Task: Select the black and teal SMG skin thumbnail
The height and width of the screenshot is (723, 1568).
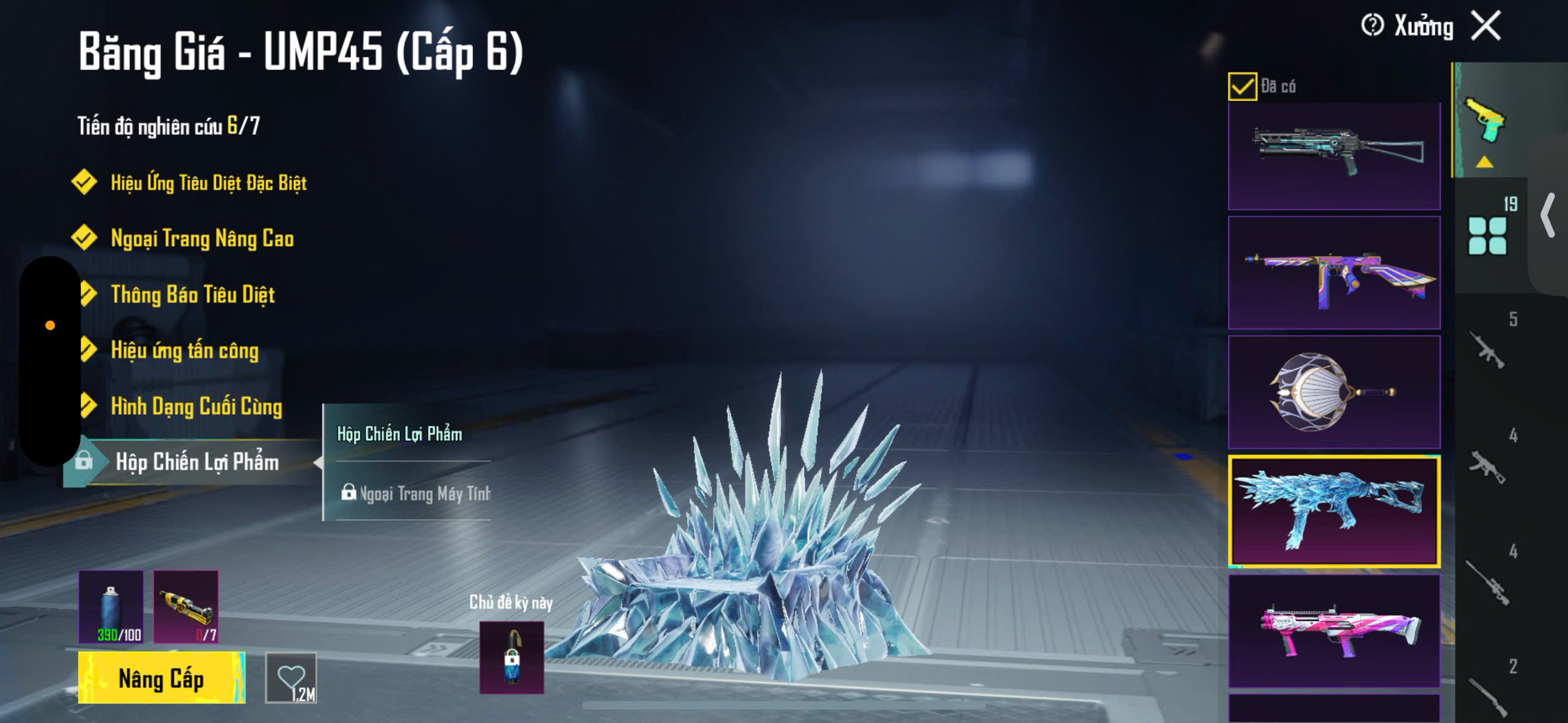Action: click(x=1334, y=156)
